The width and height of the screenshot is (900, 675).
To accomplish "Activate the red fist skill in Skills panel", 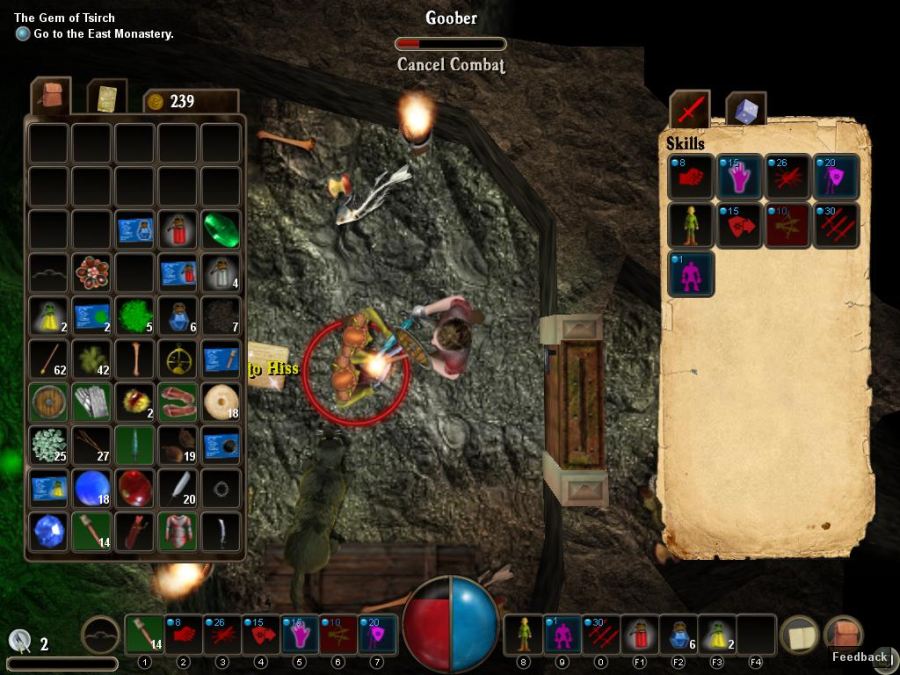I will click(x=691, y=176).
